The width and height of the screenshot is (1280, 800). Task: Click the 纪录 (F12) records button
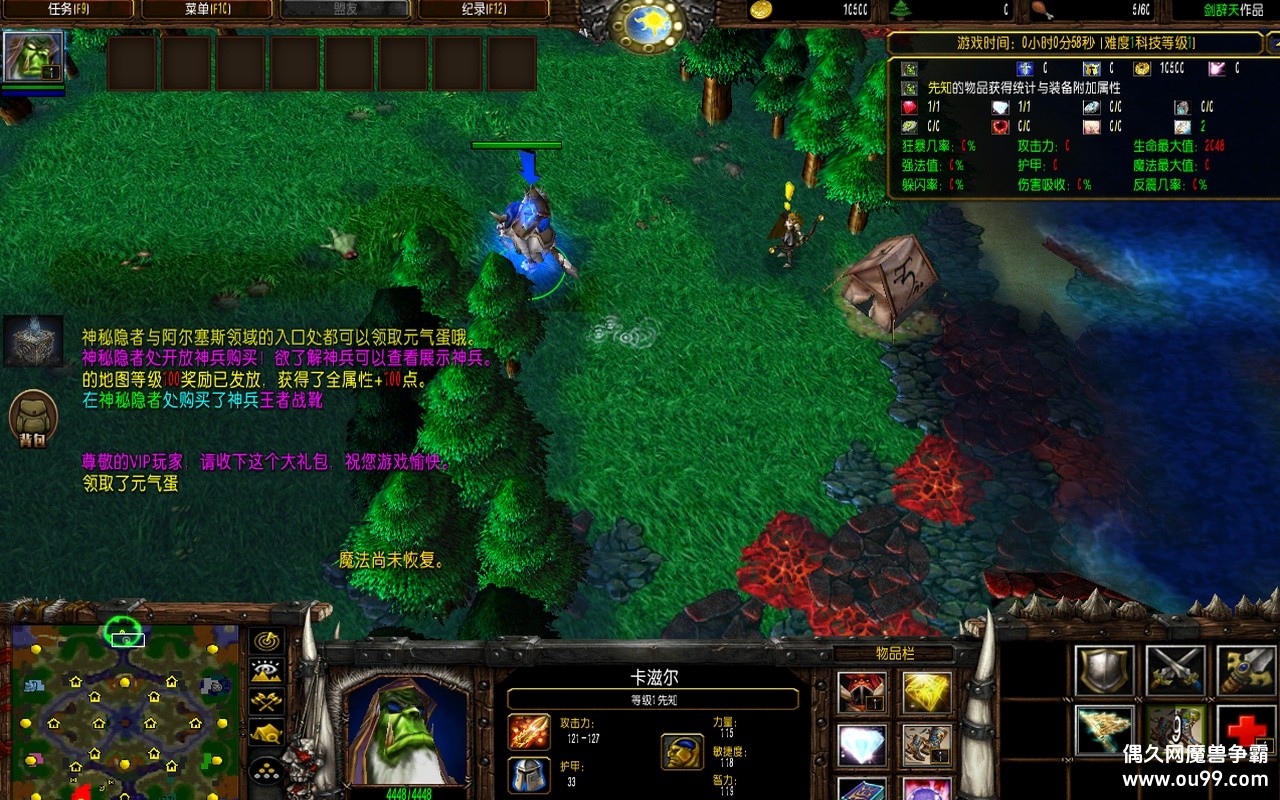[x=485, y=8]
